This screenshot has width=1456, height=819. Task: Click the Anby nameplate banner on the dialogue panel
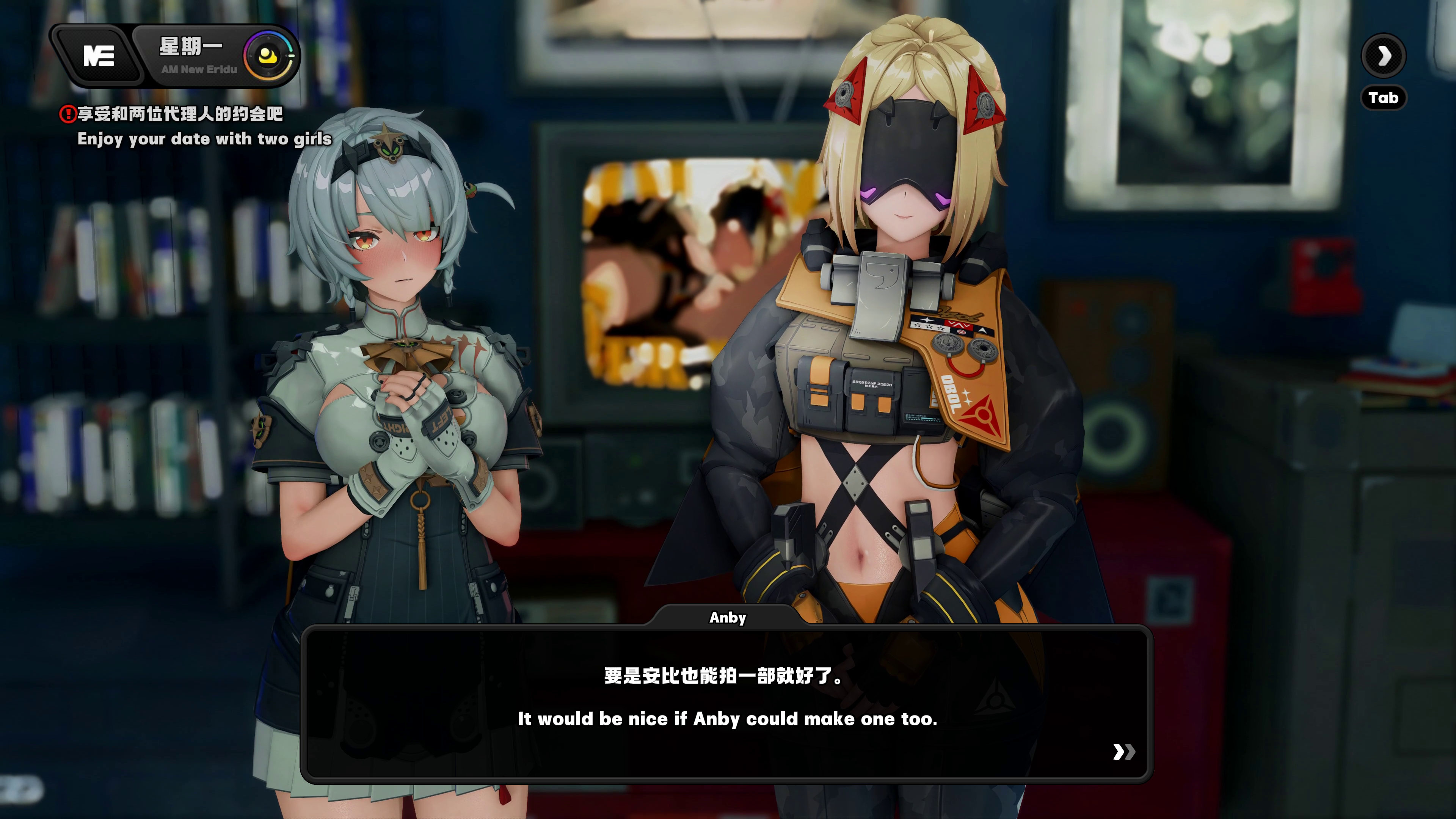(x=728, y=618)
